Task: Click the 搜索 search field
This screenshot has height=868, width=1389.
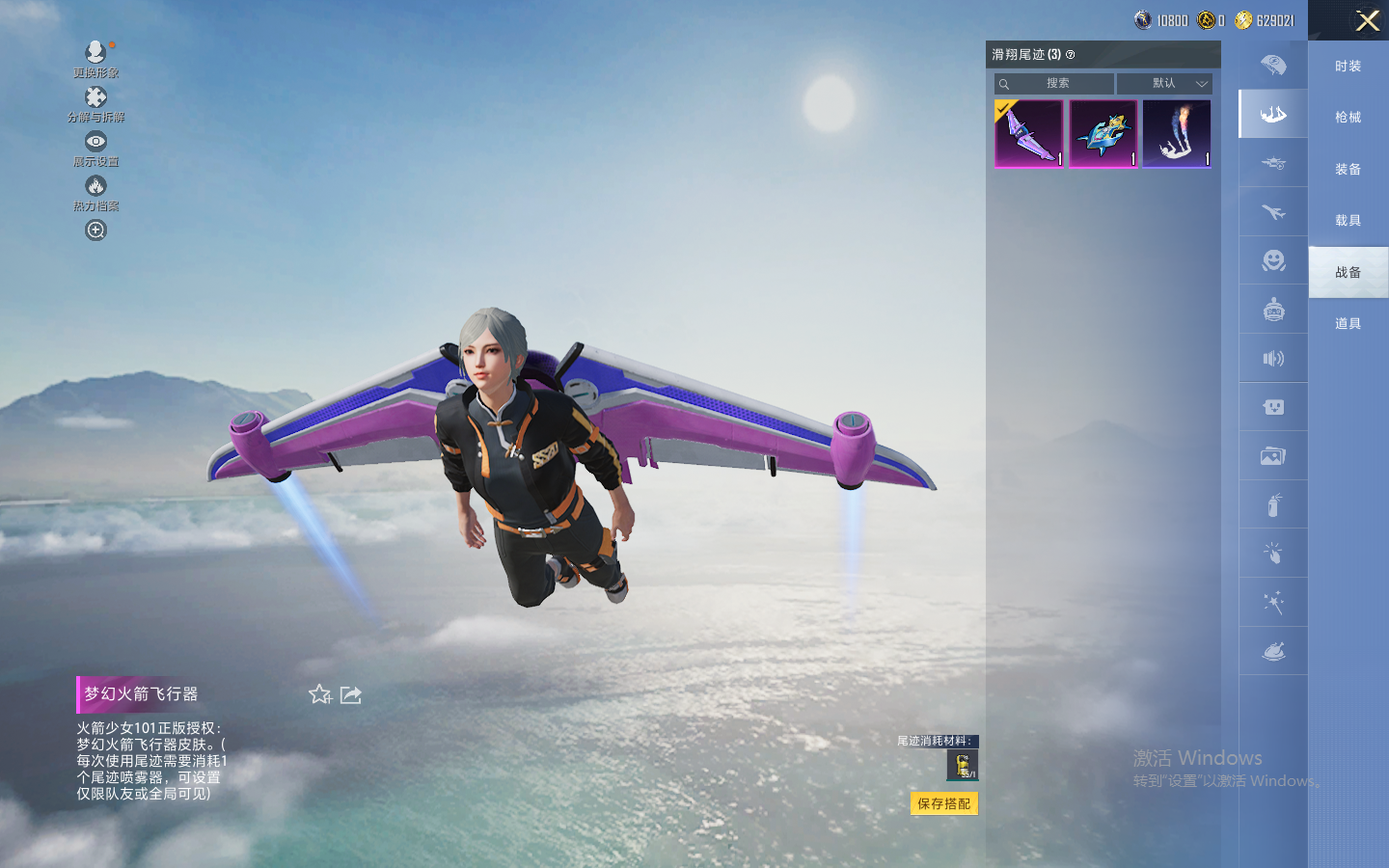Action: pyautogui.click(x=1056, y=84)
